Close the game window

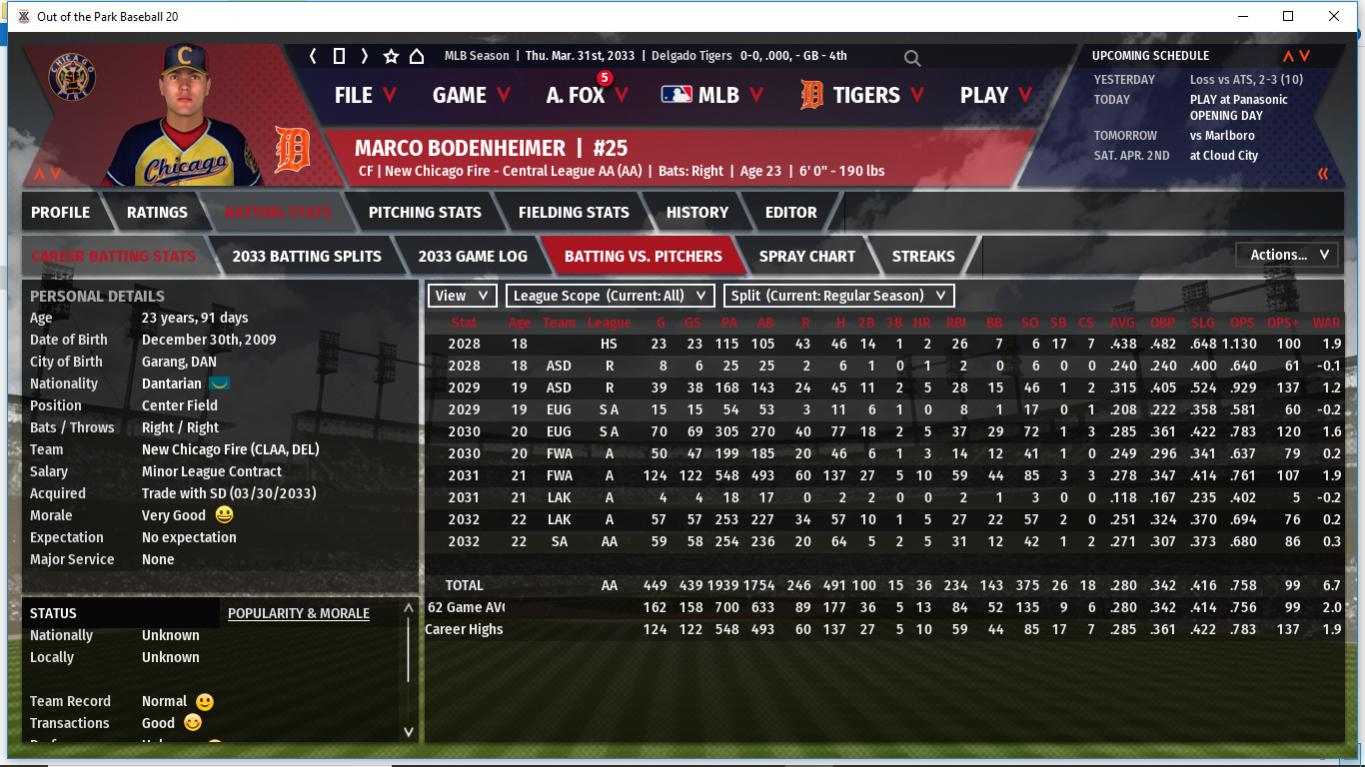pyautogui.click(x=1334, y=16)
